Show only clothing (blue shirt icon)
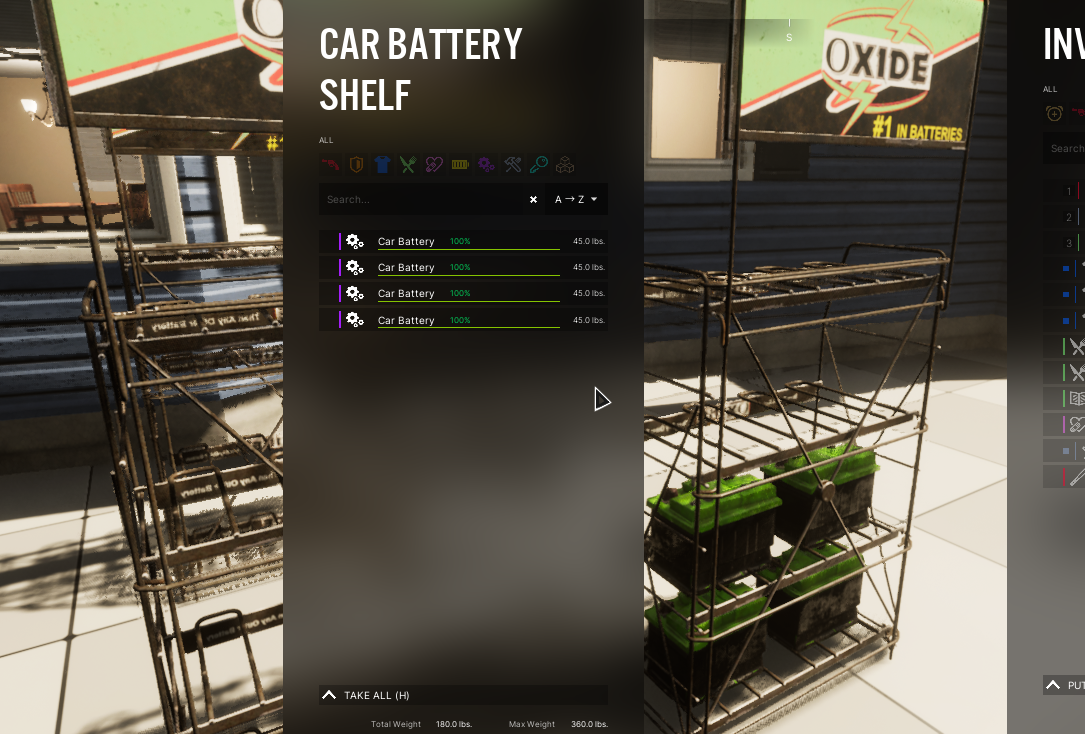The height and width of the screenshot is (734, 1085). pyautogui.click(x=382, y=164)
